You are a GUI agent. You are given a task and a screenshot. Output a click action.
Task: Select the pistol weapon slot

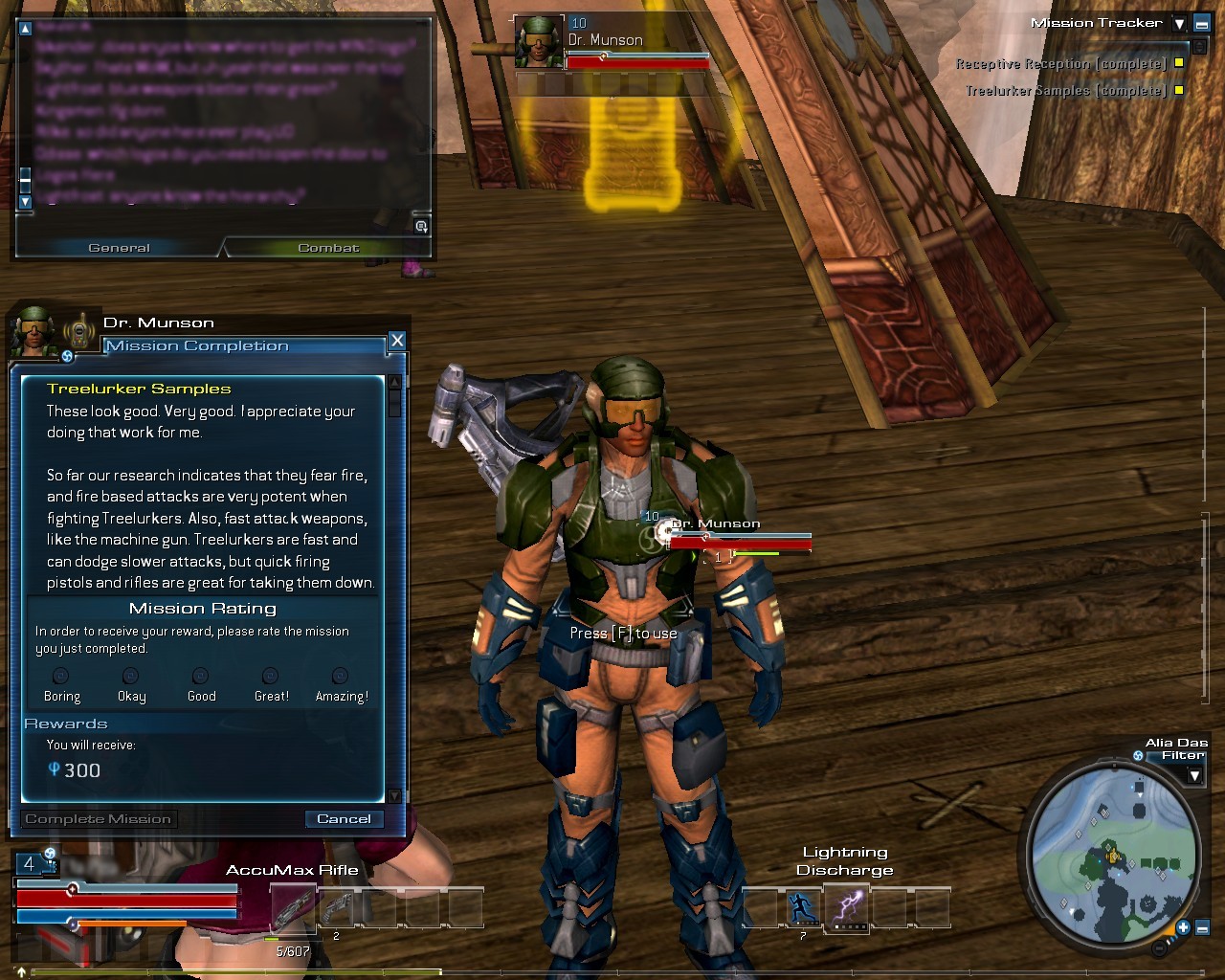[x=336, y=907]
